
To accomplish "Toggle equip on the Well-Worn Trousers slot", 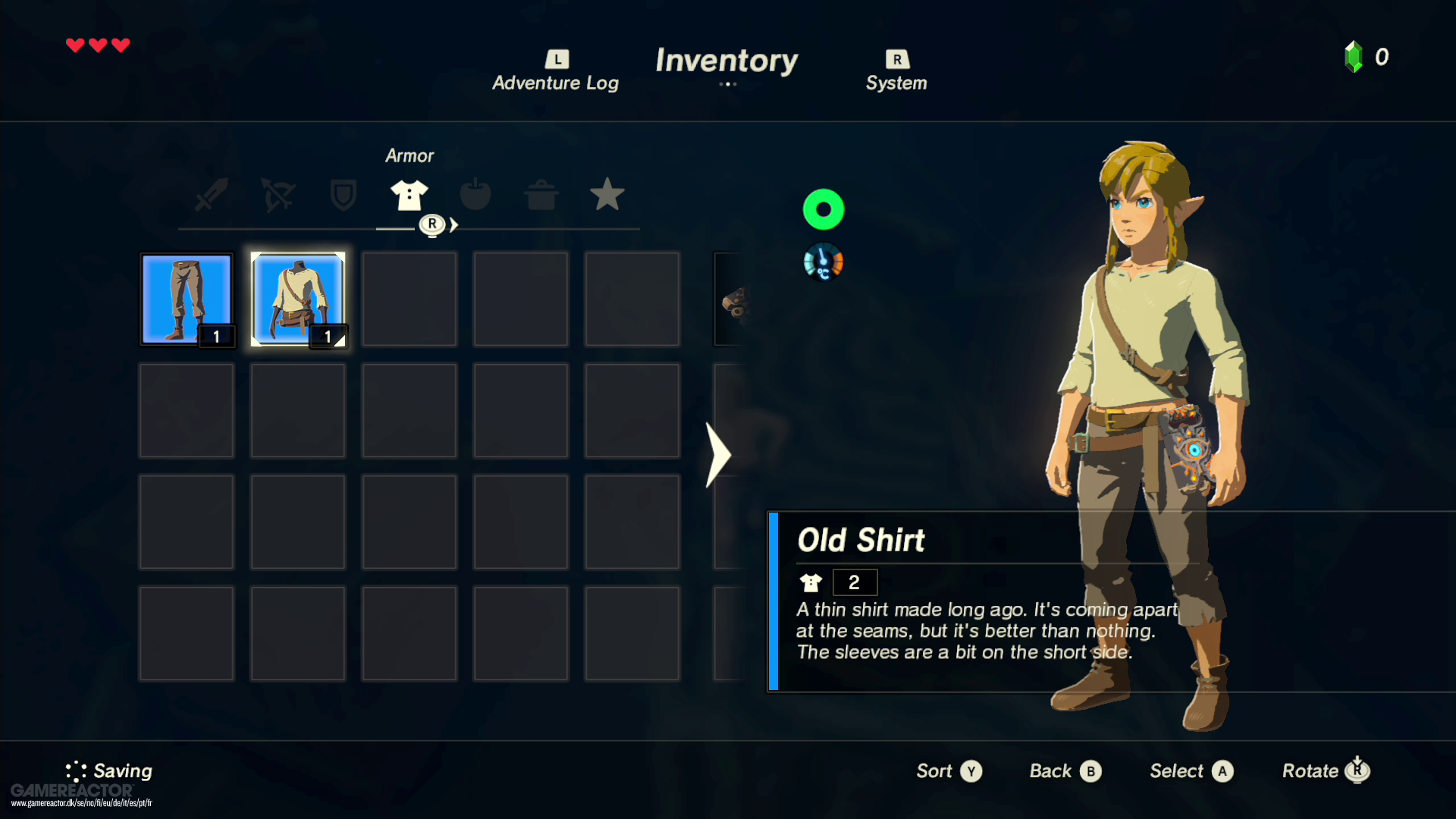I will click(187, 299).
